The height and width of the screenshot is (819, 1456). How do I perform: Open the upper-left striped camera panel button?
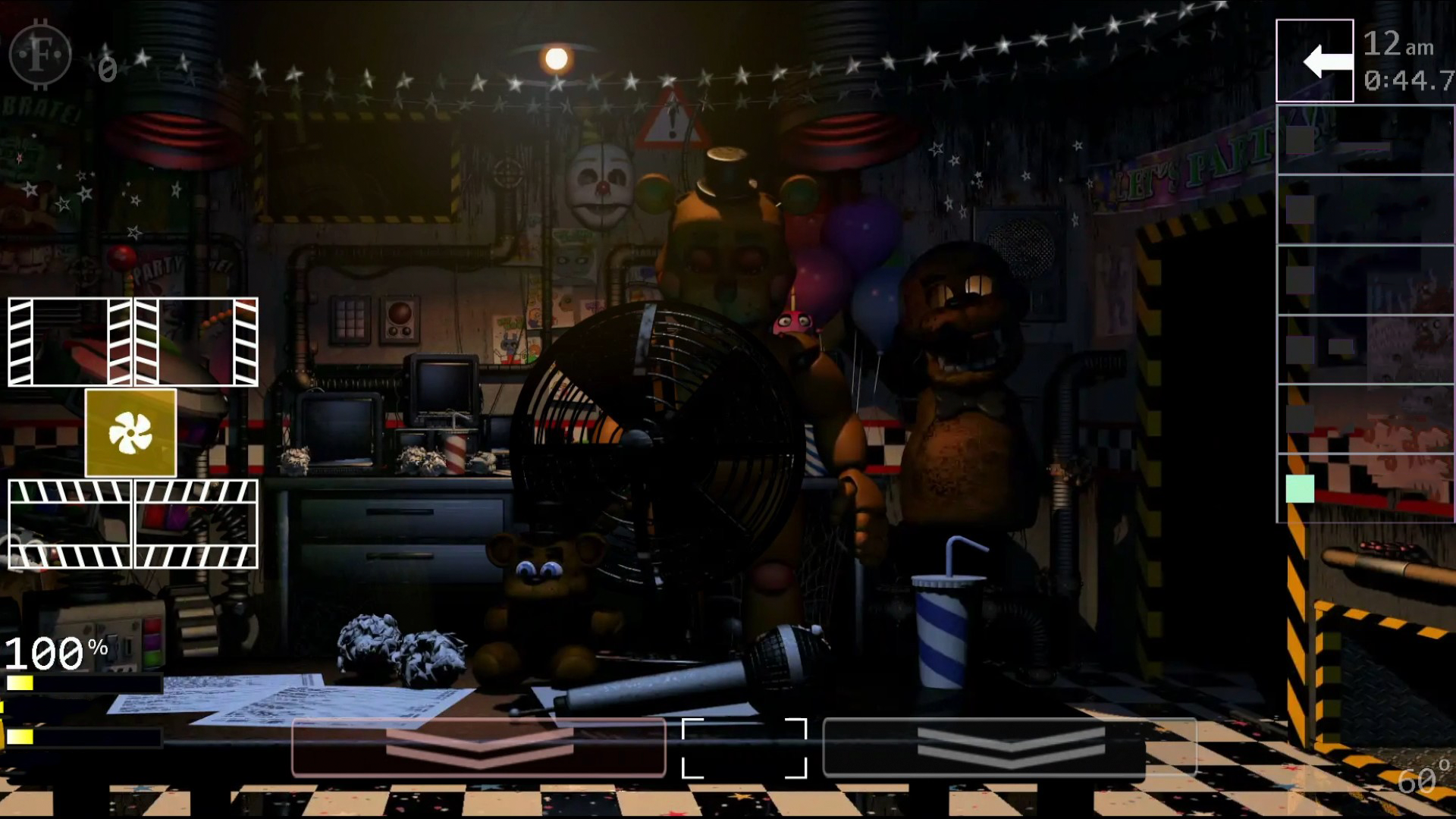click(68, 343)
